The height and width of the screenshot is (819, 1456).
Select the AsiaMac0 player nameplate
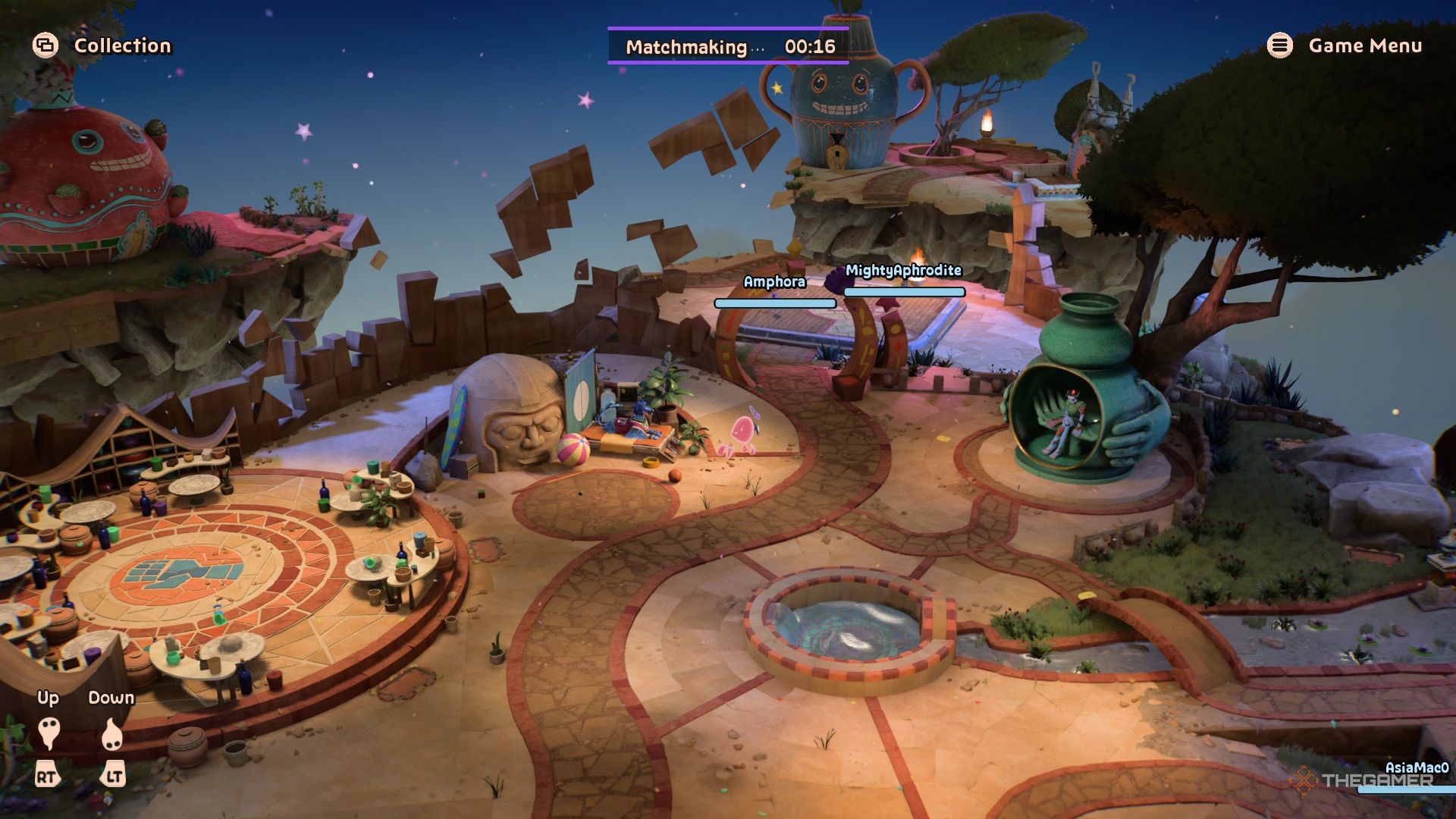(1417, 767)
